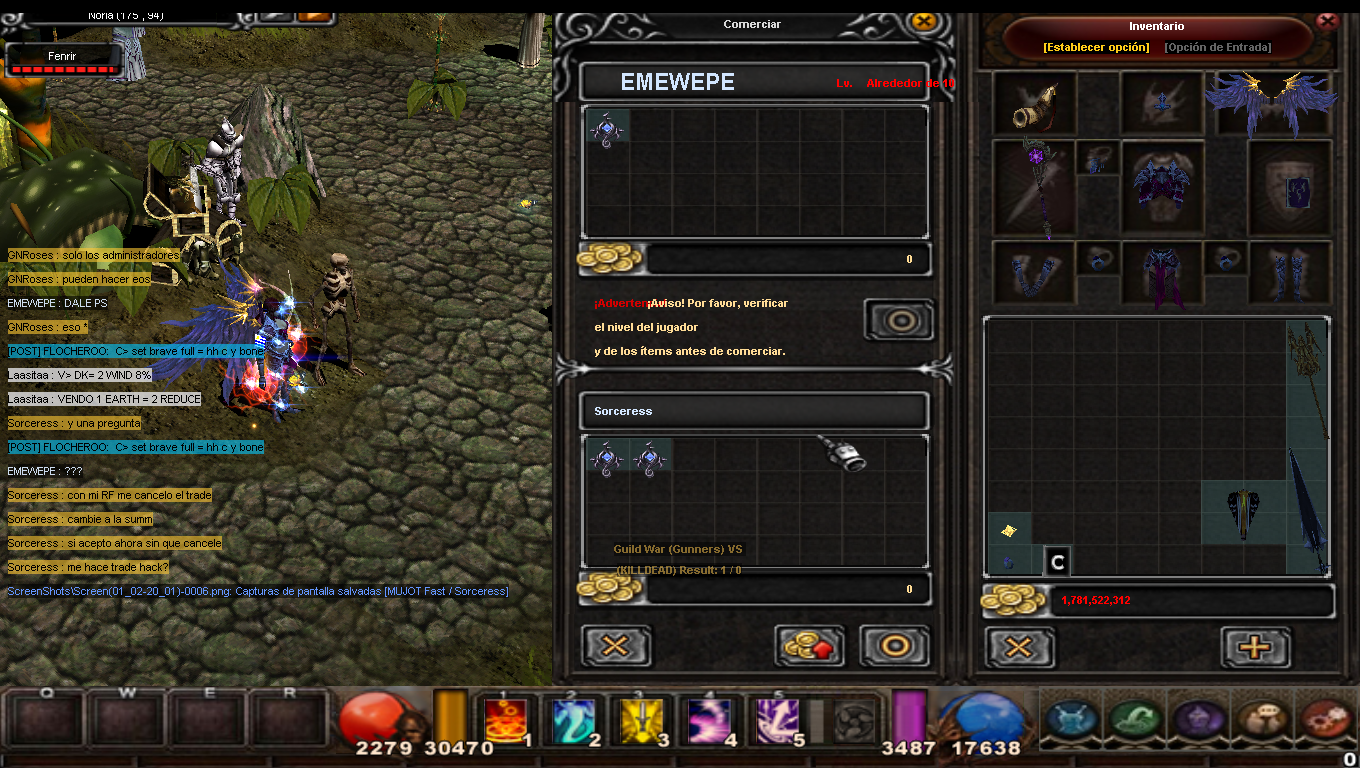Screen dimensions: 1360x768
Task: Confirm the trade with the circle button
Action: pos(894,646)
